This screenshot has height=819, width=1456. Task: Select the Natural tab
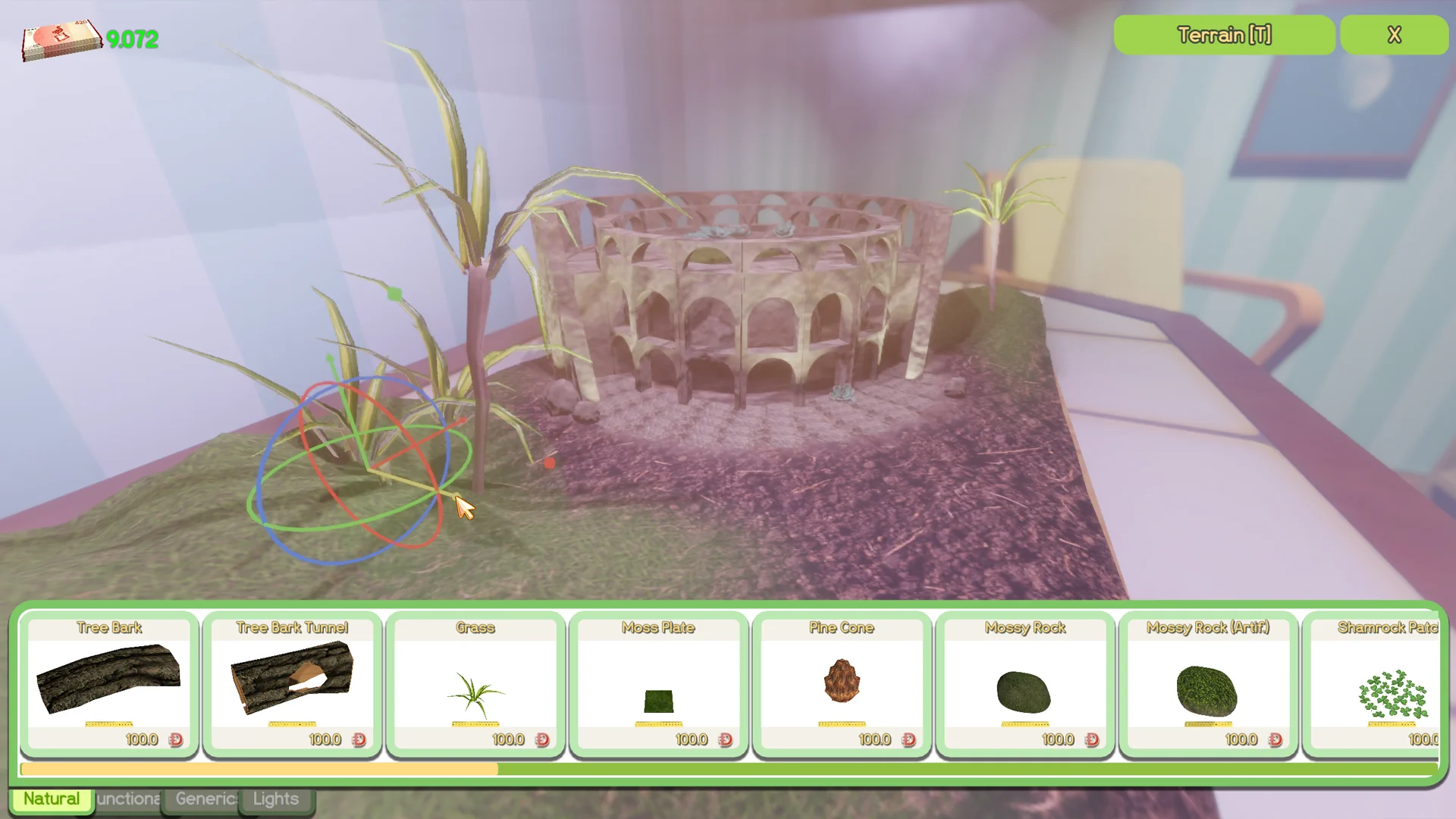[50, 799]
